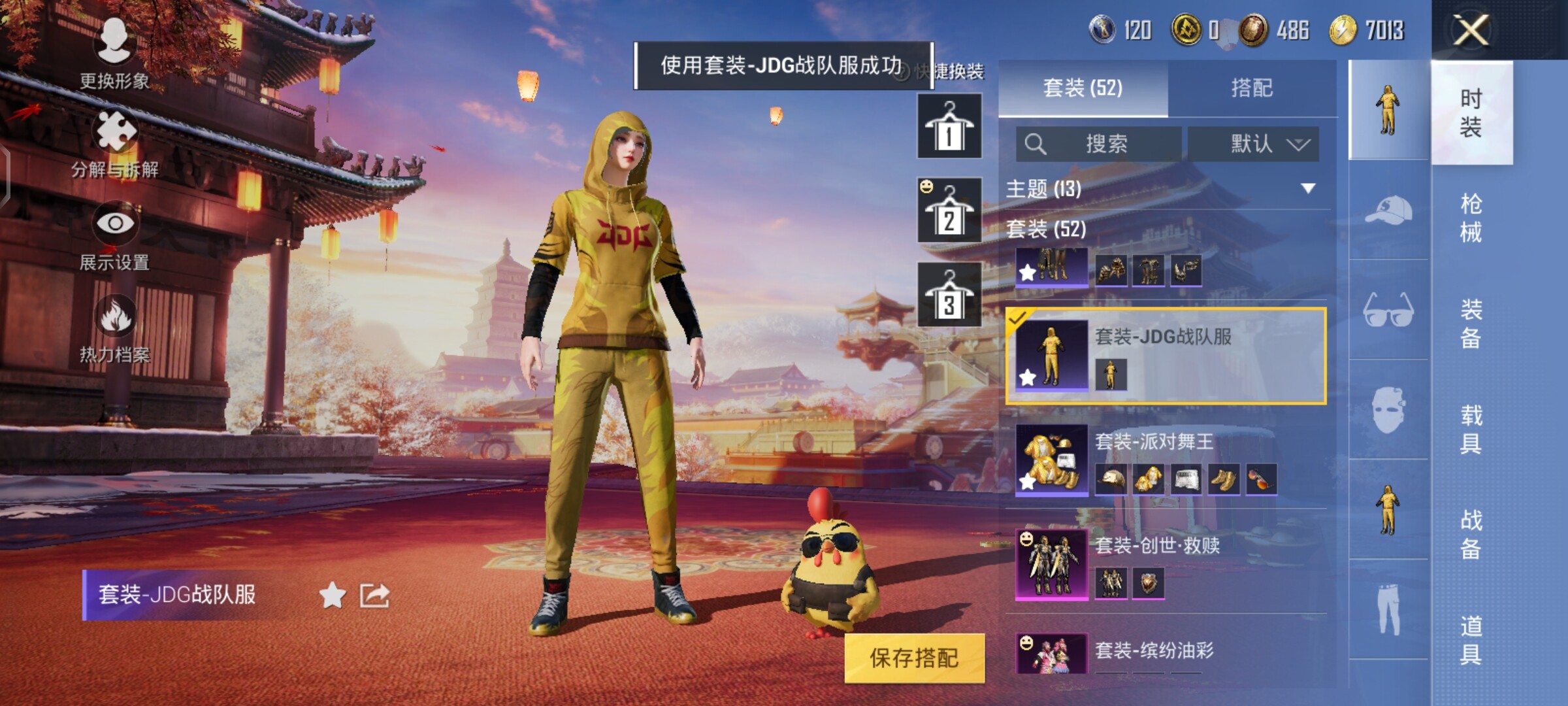This screenshot has height=706, width=1568.
Task: Click the 搜索 search field
Action: [x=1099, y=144]
